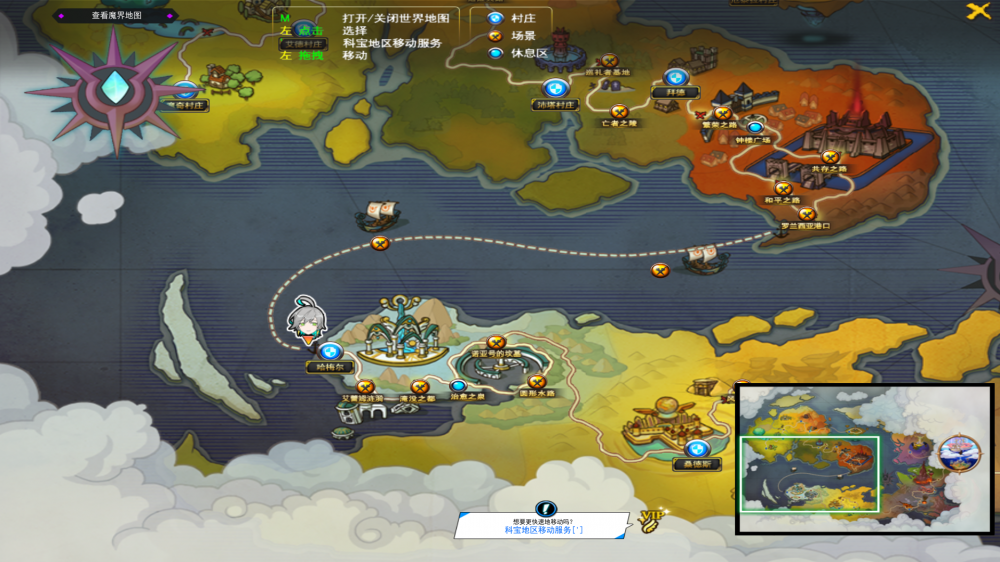Select the 钟楼广场 rest area marker
The image size is (1000, 562).
tap(755, 128)
